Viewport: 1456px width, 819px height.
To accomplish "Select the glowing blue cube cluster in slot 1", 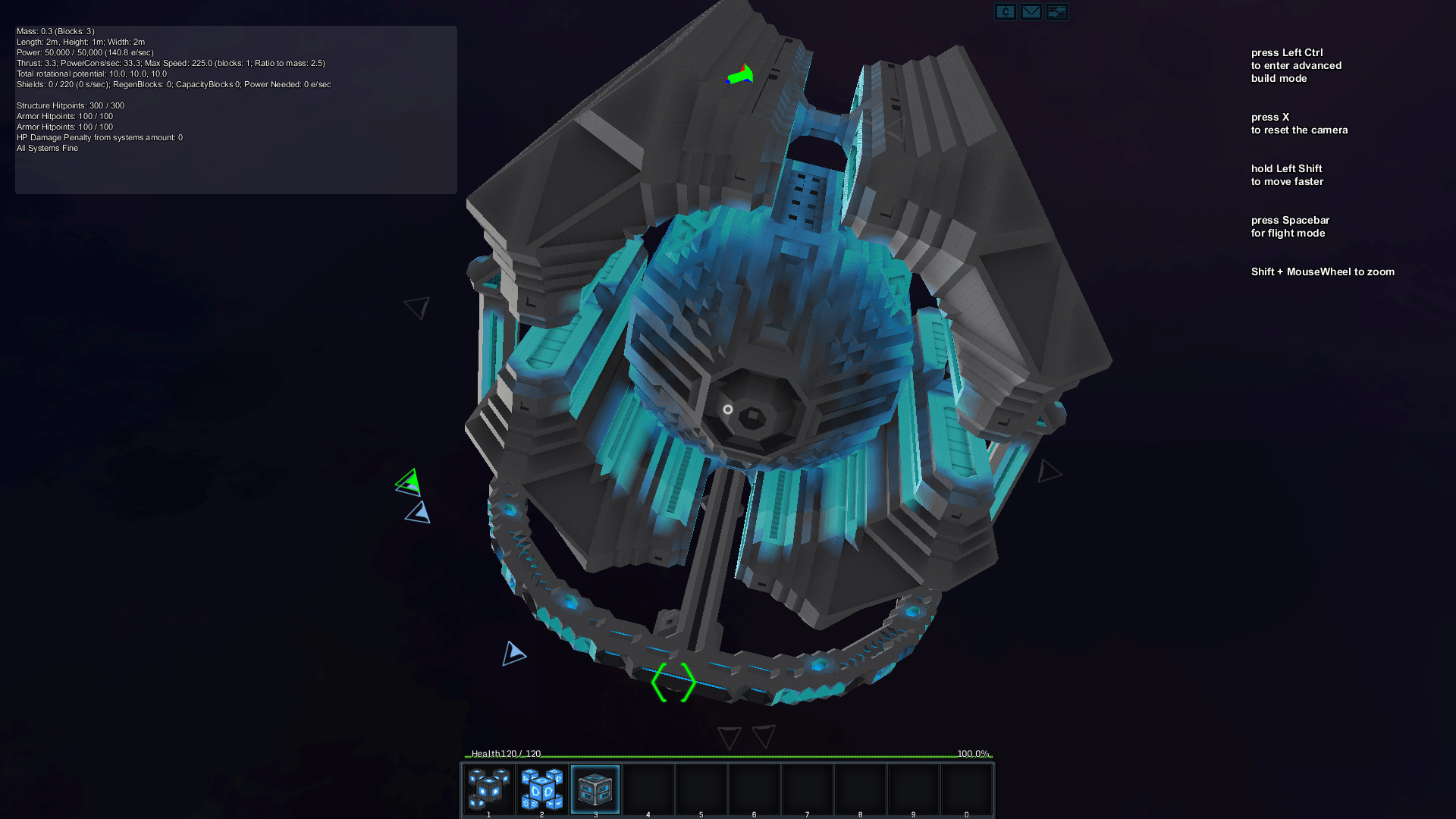I will tap(488, 789).
